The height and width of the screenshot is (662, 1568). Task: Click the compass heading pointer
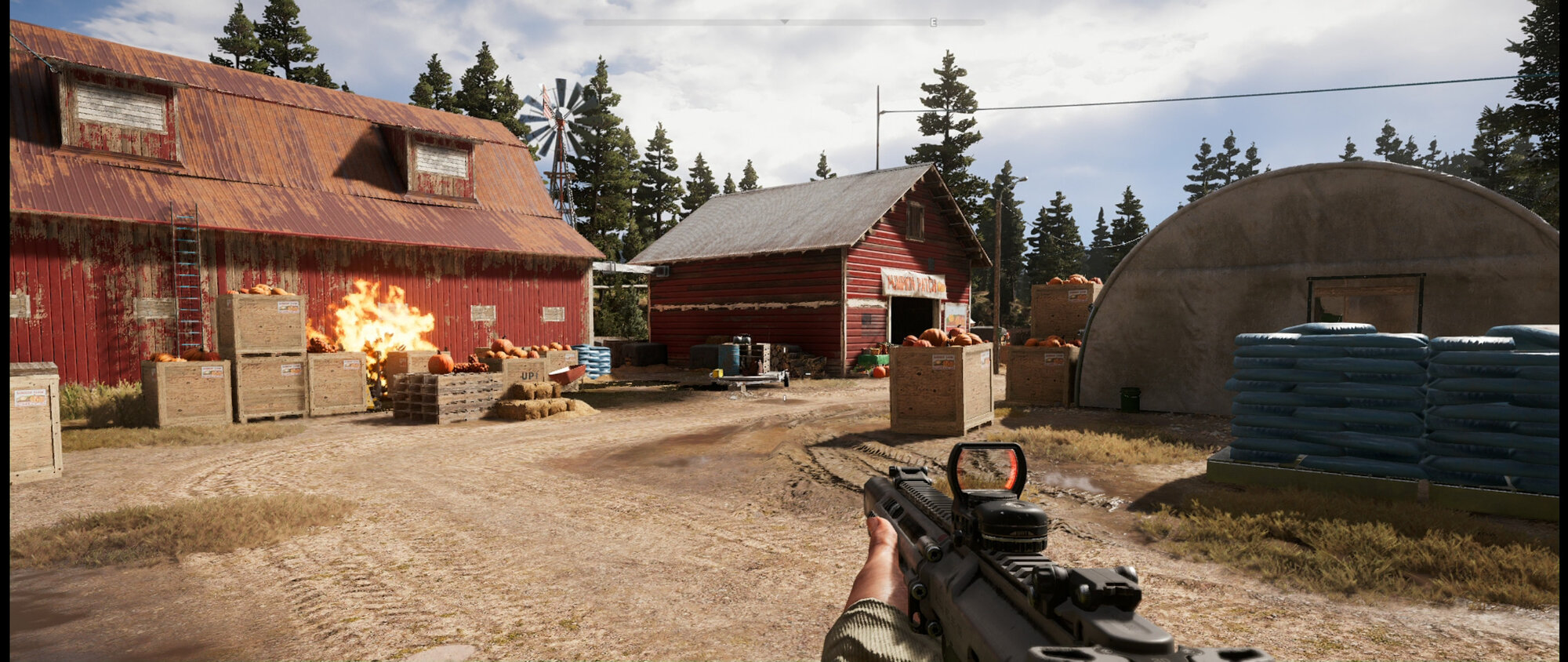pos(784,22)
